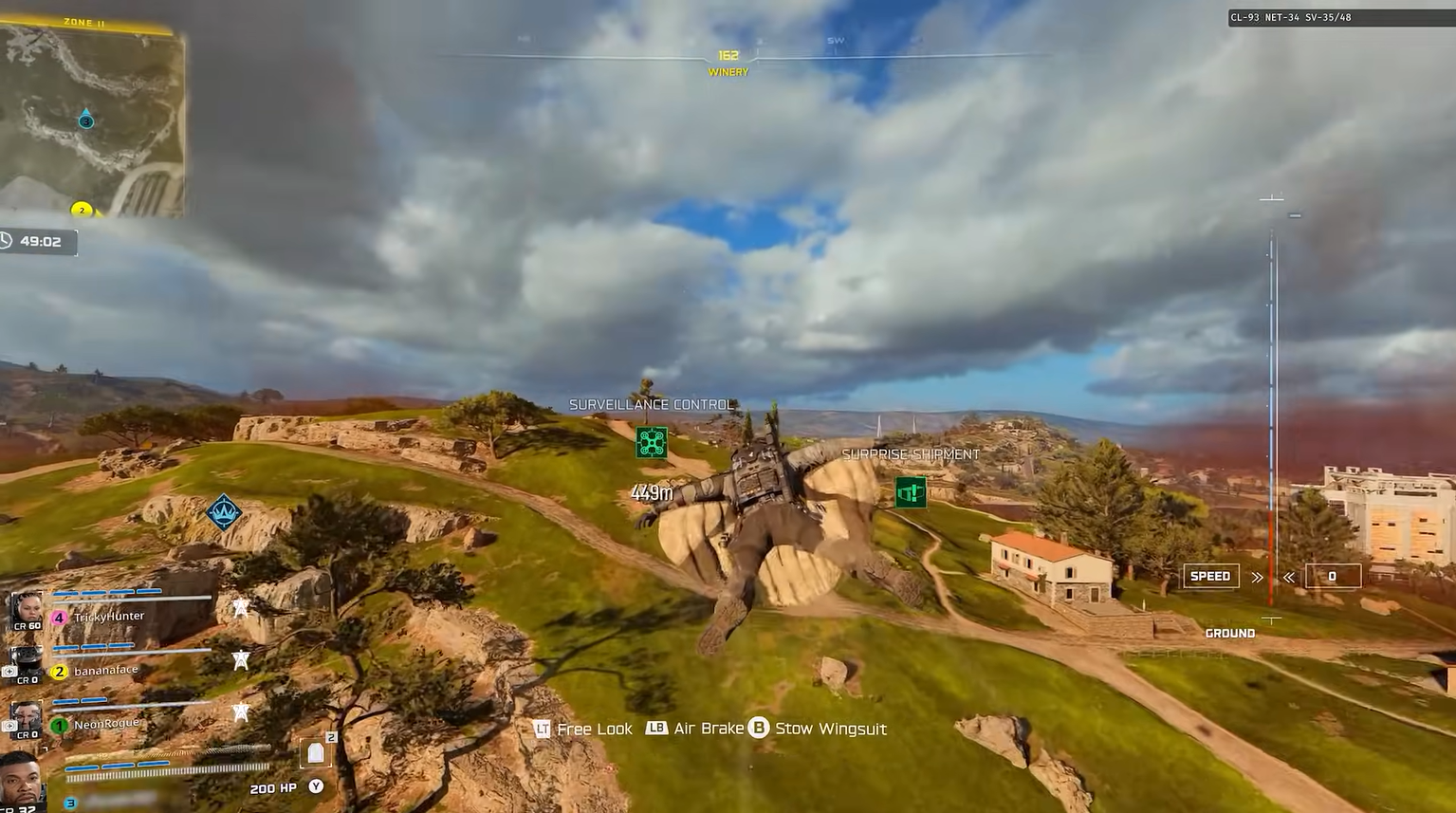Select the armor plate icon with count 2
This screenshot has height=813, width=1456.
[x=315, y=750]
